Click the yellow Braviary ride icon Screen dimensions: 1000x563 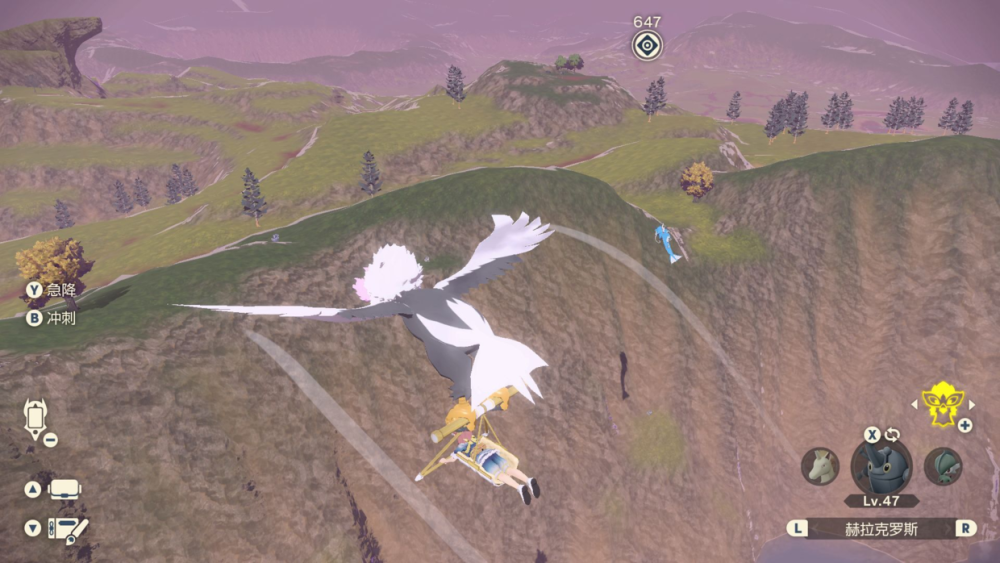coord(940,404)
